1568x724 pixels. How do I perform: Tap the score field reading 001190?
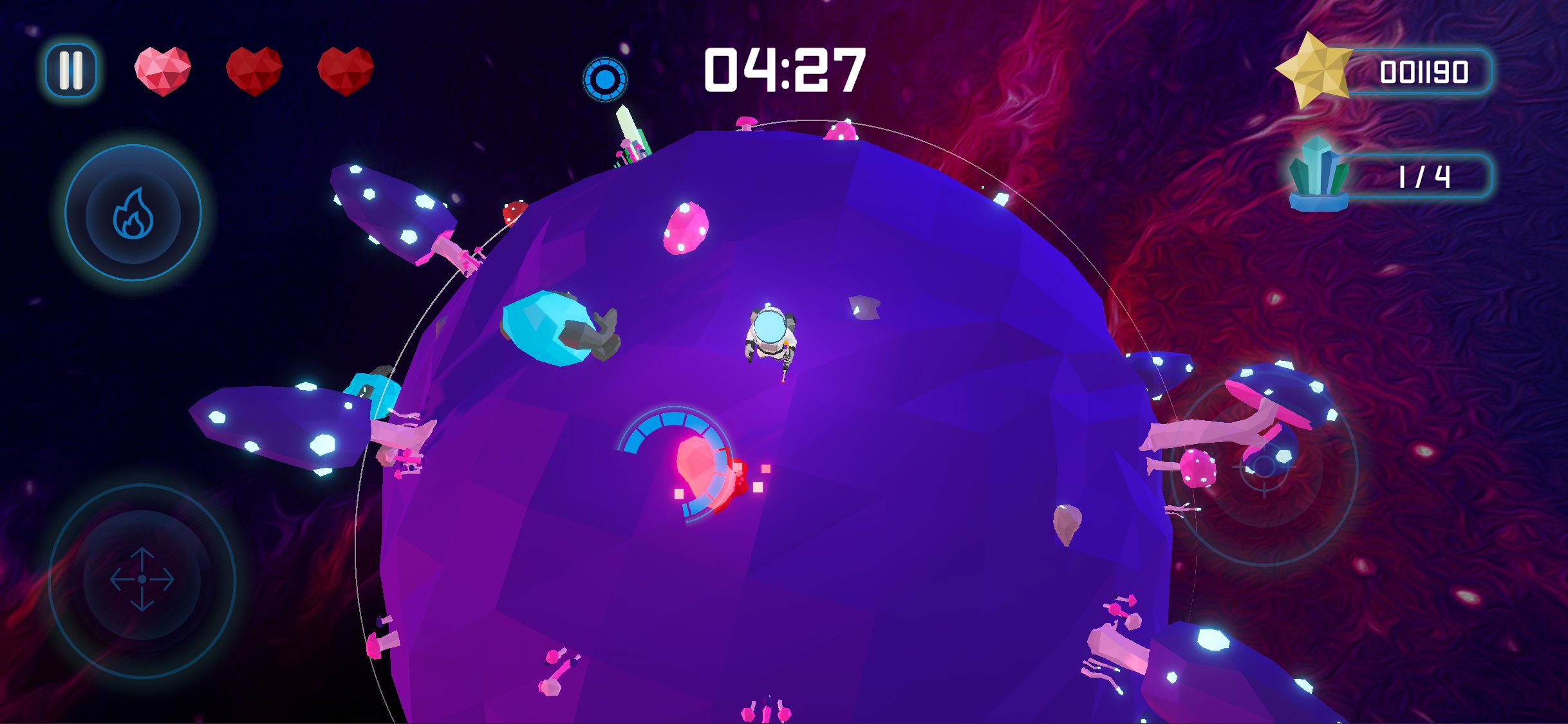pos(1421,71)
